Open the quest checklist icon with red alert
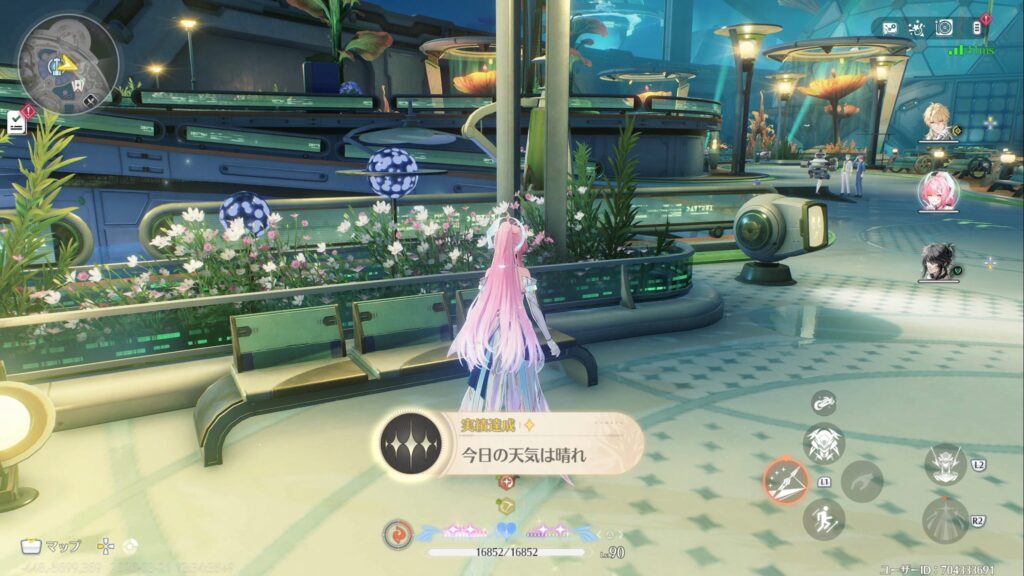1024x576 pixels. point(16,122)
